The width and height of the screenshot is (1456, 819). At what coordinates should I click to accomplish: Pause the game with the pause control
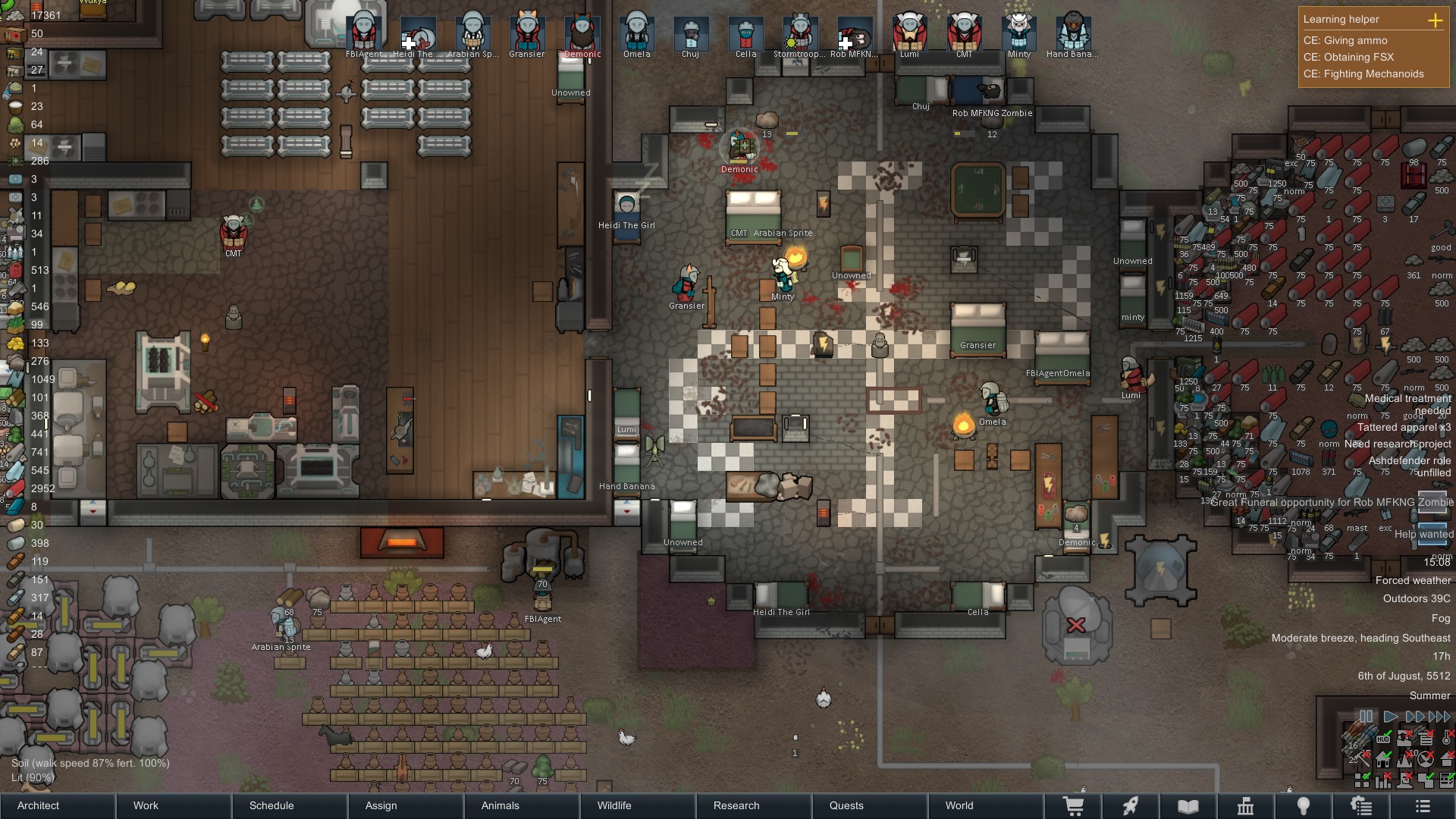tap(1366, 717)
